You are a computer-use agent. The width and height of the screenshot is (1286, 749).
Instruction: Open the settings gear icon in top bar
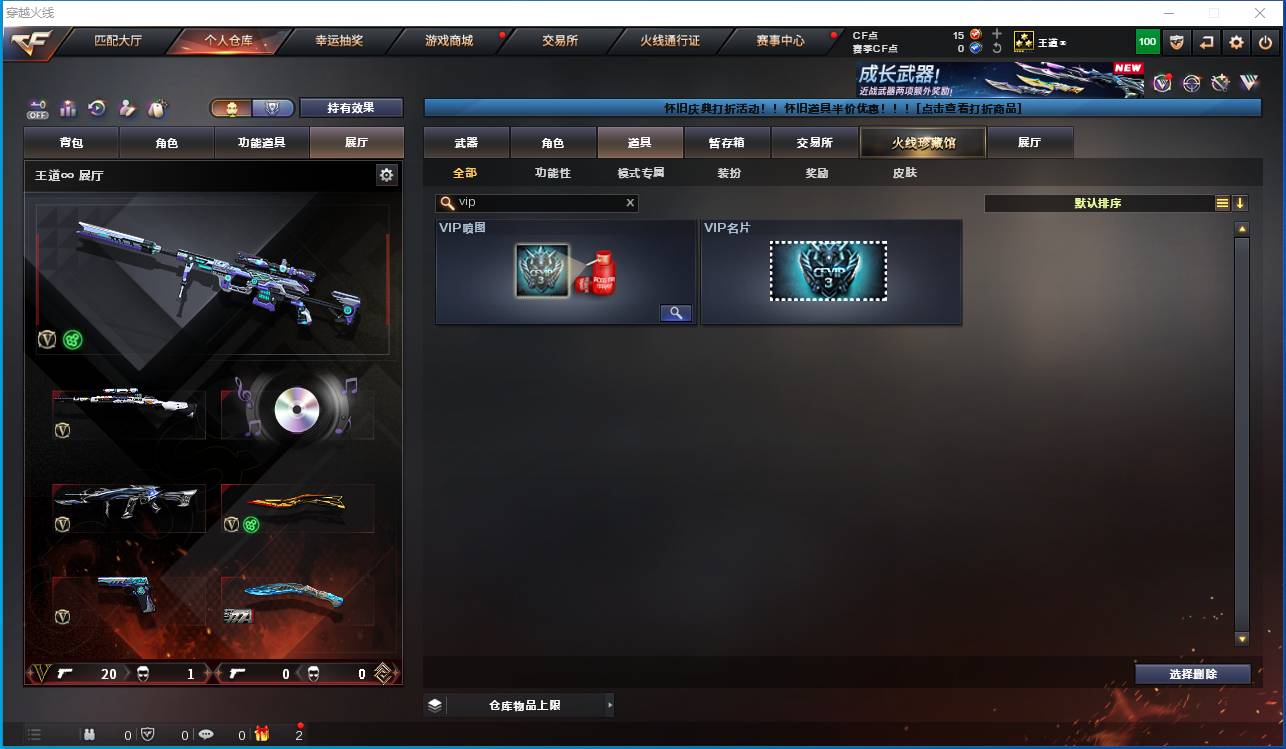tap(1236, 42)
